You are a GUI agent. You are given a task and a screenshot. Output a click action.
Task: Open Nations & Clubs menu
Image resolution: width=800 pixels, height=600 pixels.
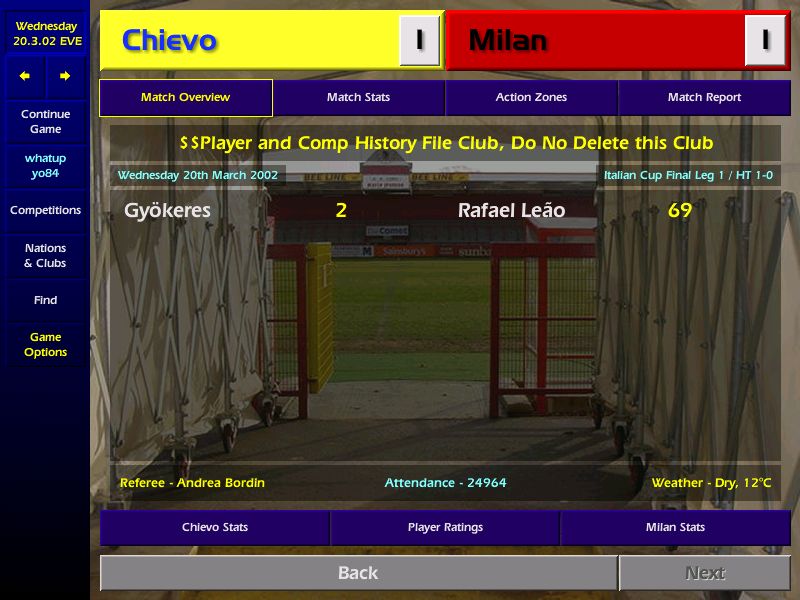click(45, 256)
